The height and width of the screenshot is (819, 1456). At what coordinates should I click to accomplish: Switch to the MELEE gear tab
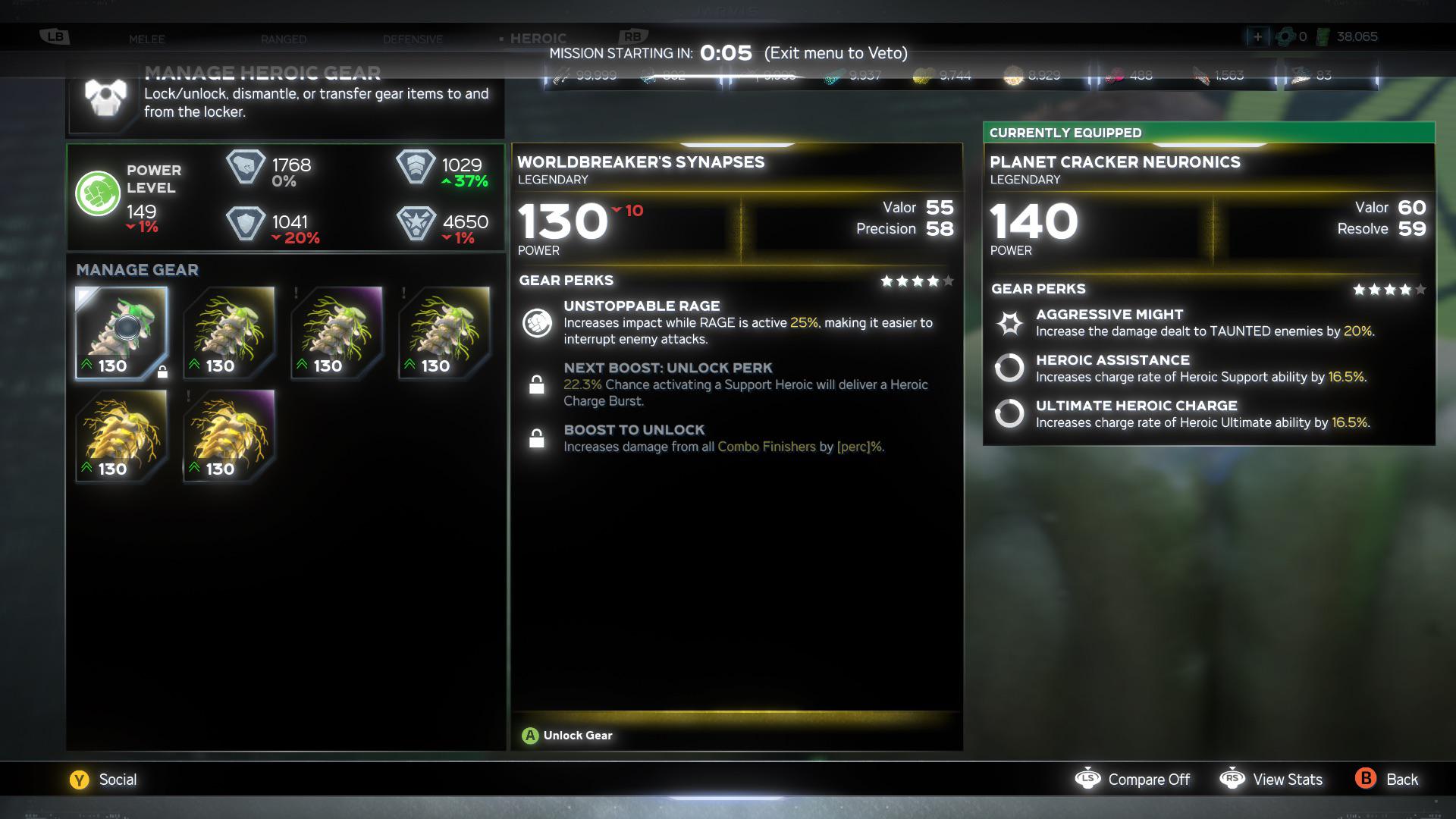tap(148, 39)
